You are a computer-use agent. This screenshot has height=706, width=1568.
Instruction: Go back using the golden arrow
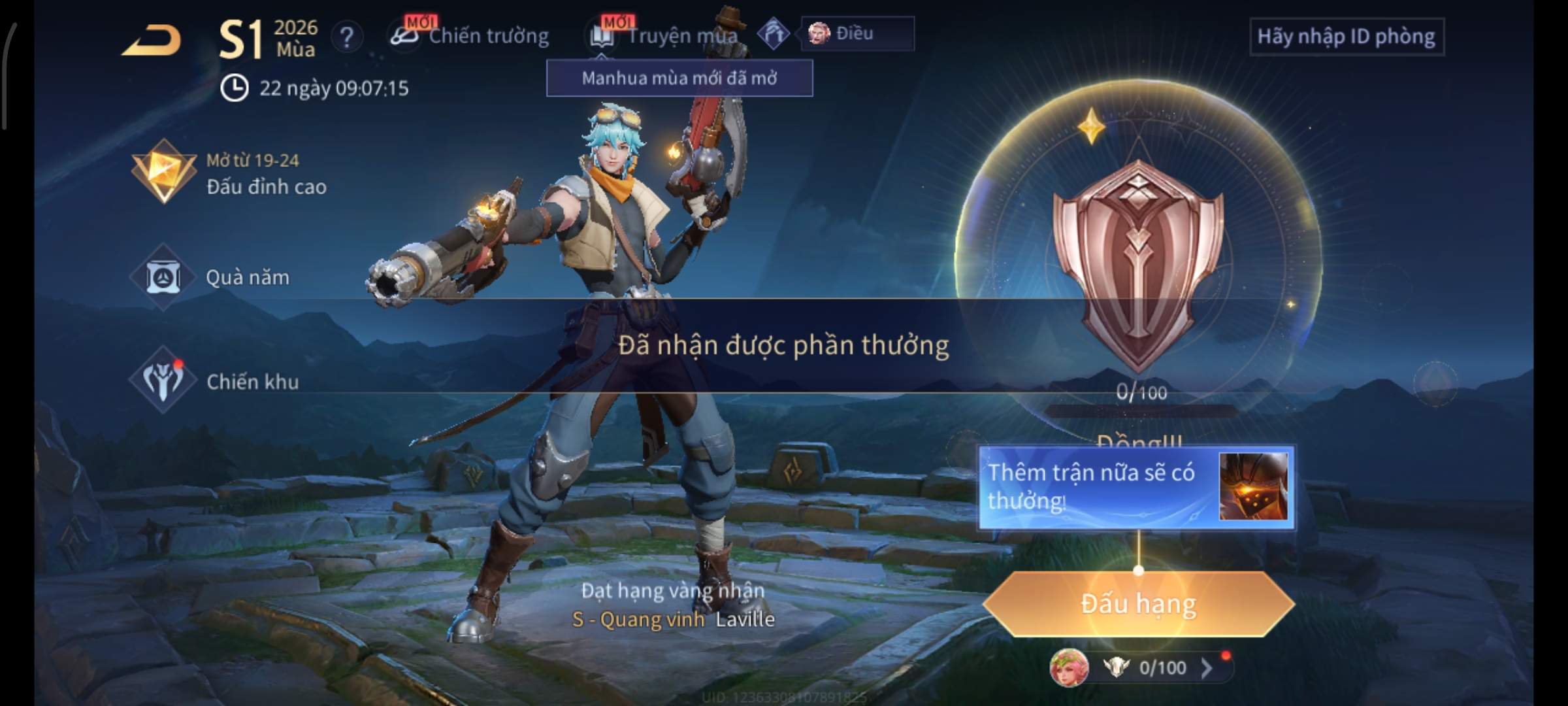152,41
